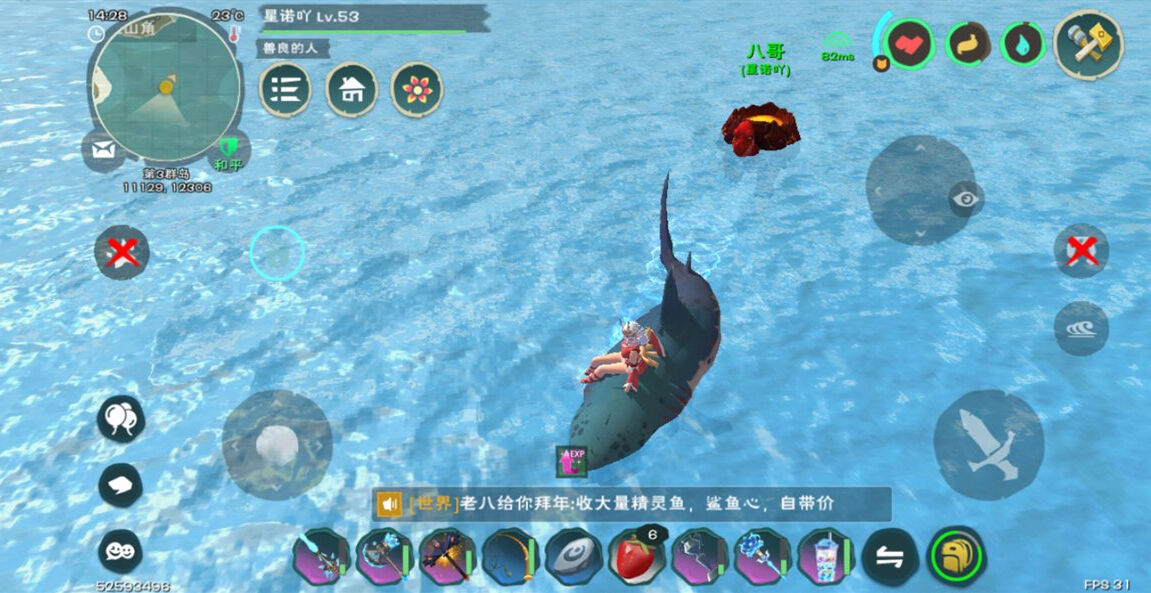
Task: Click the world chat announcement bar
Action: pyautogui.click(x=632, y=504)
